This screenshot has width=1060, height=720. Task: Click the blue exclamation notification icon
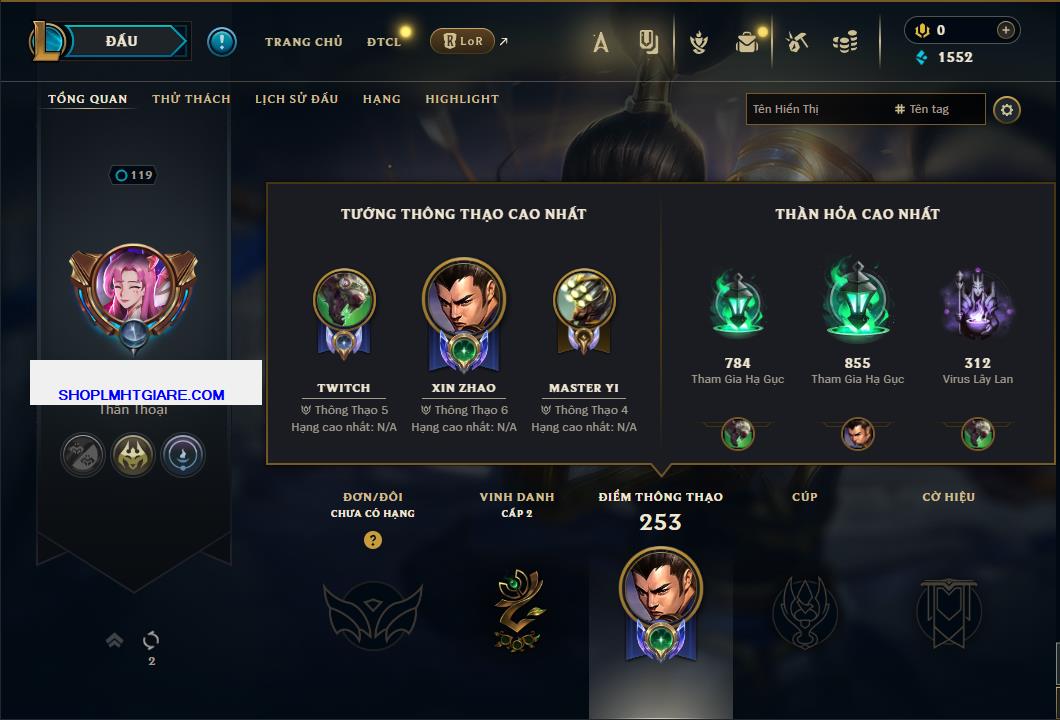coord(222,42)
